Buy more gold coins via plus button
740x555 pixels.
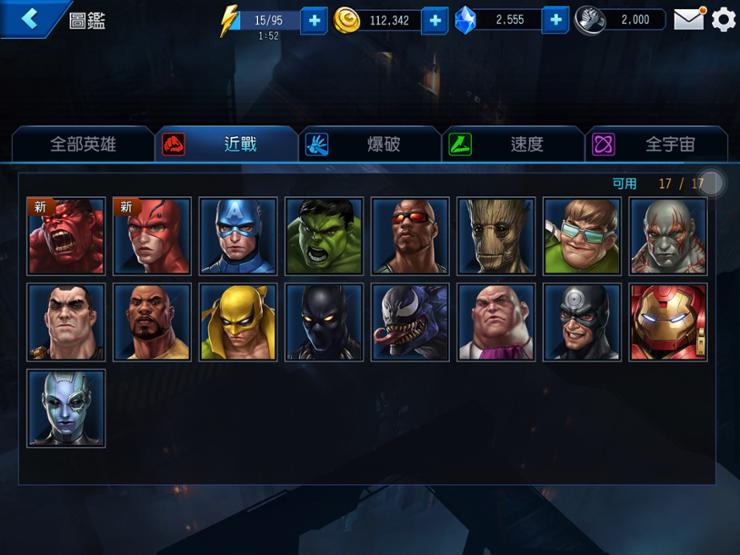click(x=435, y=20)
